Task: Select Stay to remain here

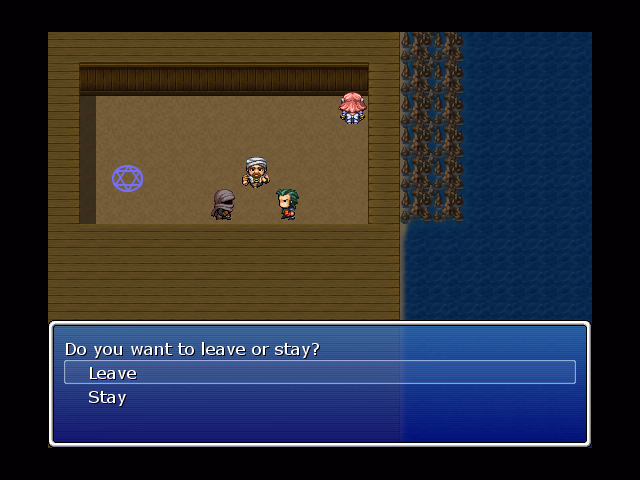Action: coord(107,397)
